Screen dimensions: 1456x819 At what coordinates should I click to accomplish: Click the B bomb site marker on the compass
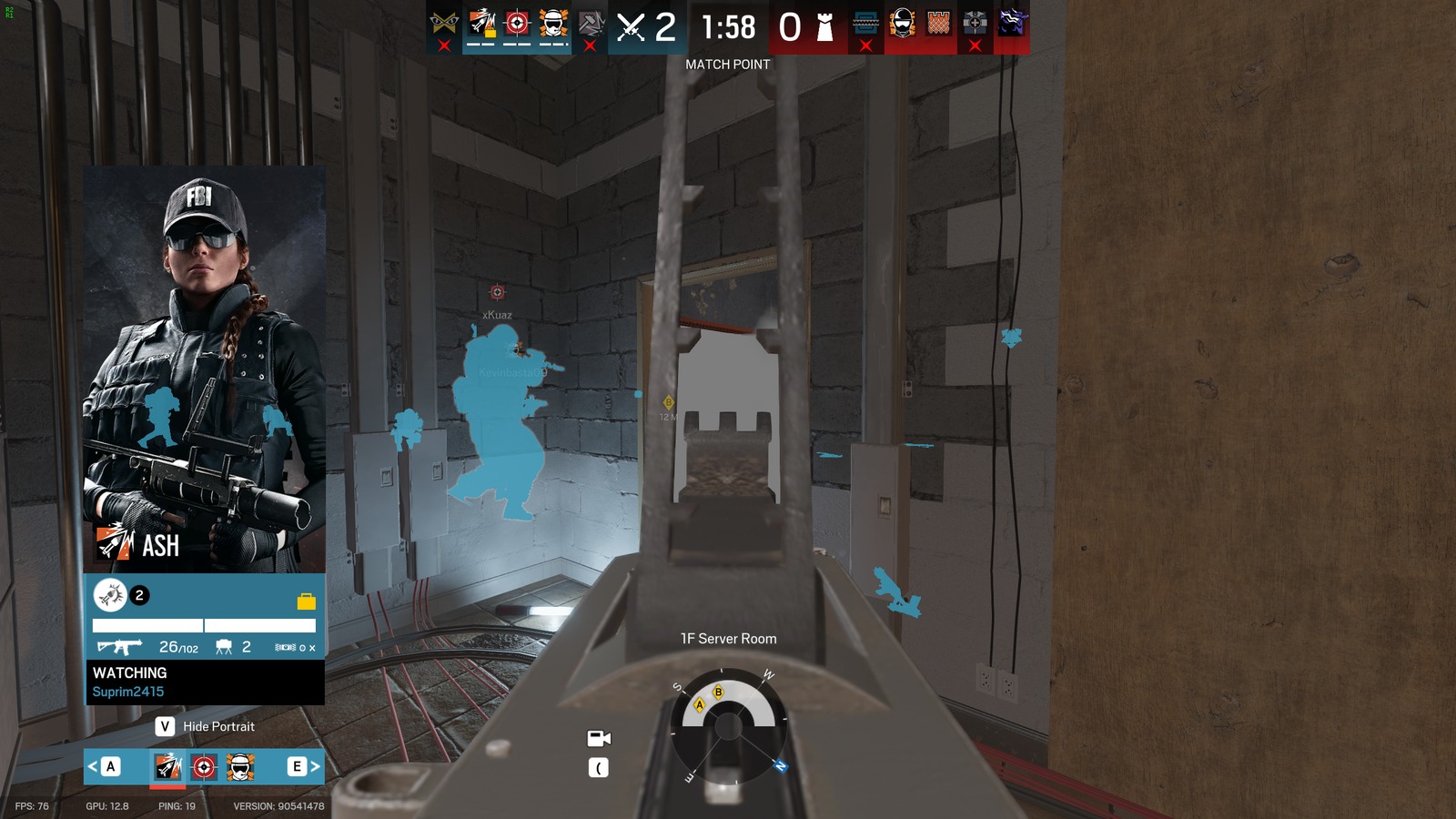[719, 693]
